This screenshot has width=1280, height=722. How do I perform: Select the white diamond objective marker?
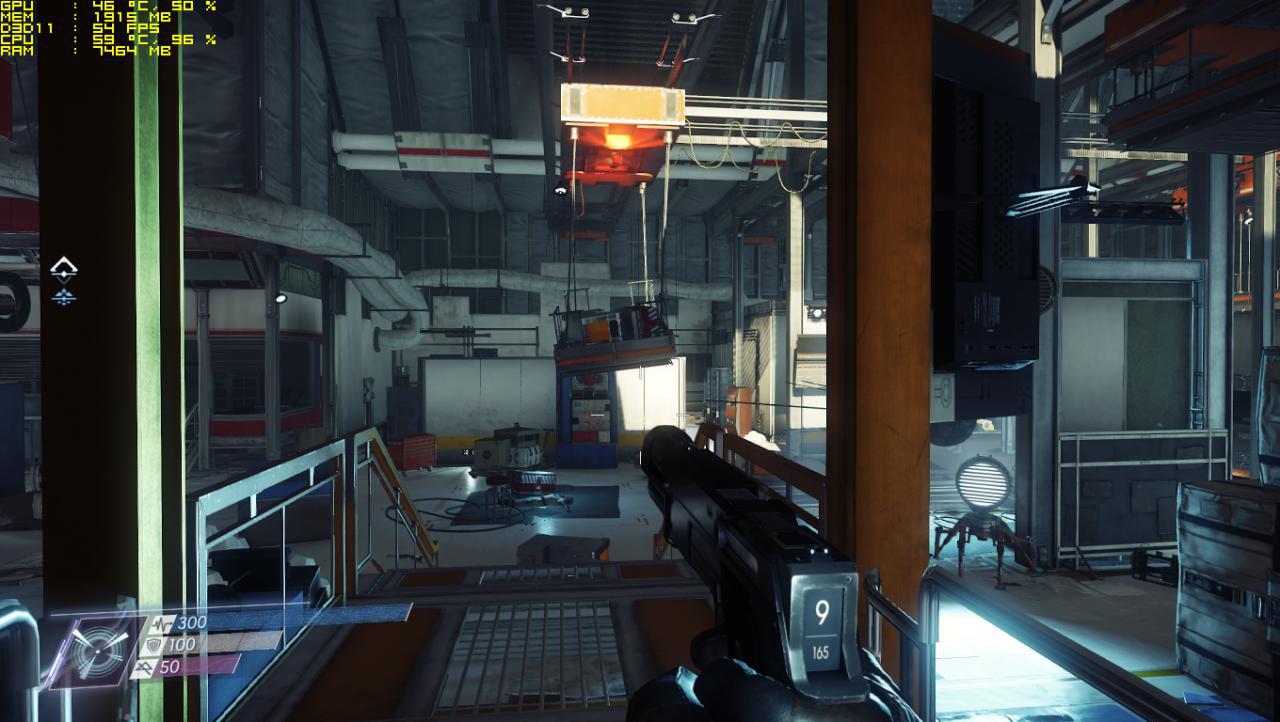tap(64, 268)
